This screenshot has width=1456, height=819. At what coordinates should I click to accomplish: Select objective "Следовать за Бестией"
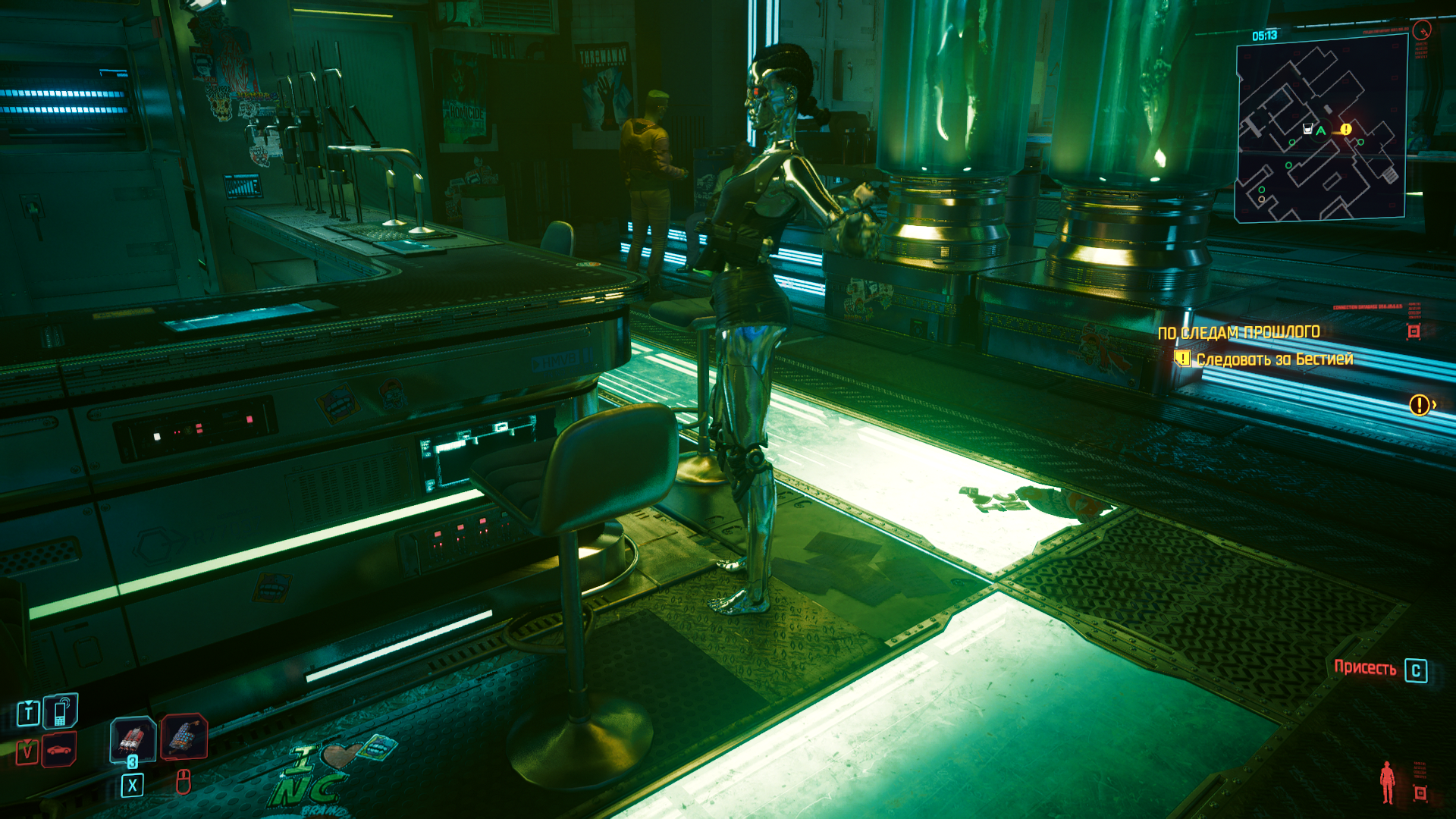click(x=1274, y=359)
